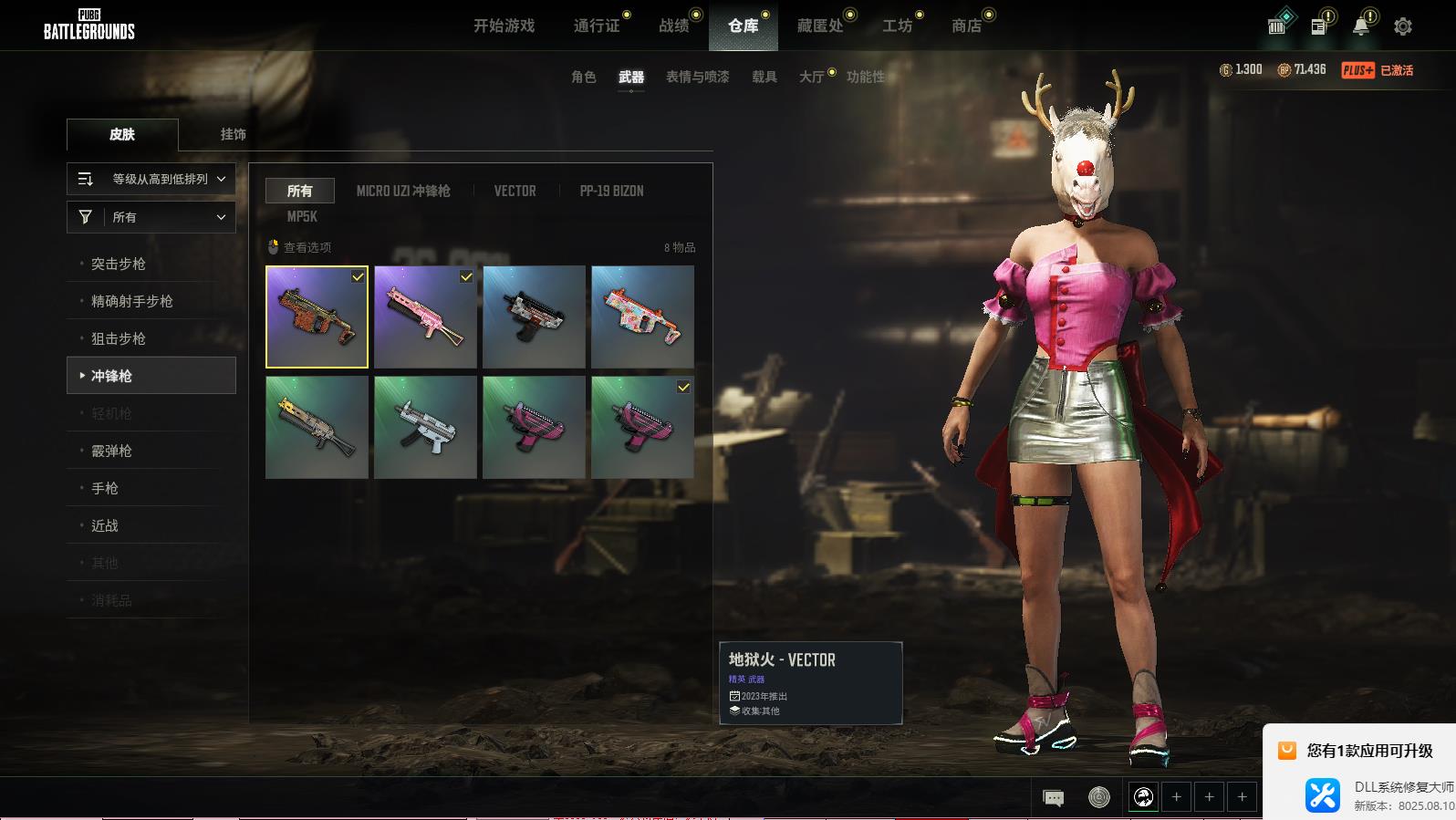Open the 商店 shop
This screenshot has width=1456, height=820.
pos(967,26)
